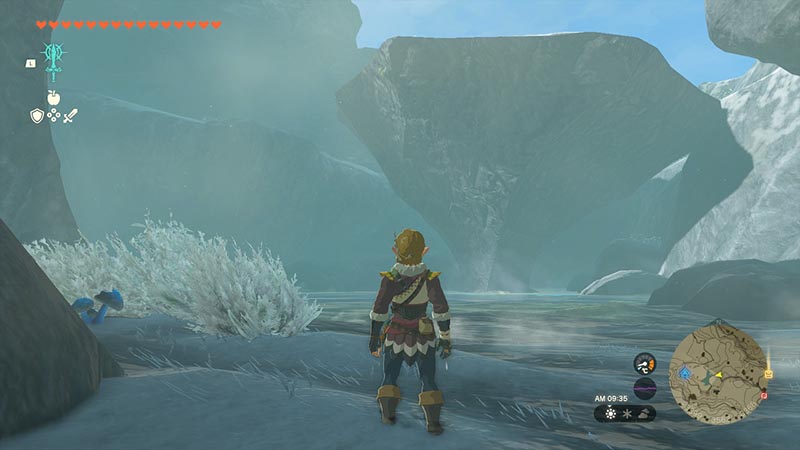
Task: Open the circular minimap
Action: tap(718, 372)
